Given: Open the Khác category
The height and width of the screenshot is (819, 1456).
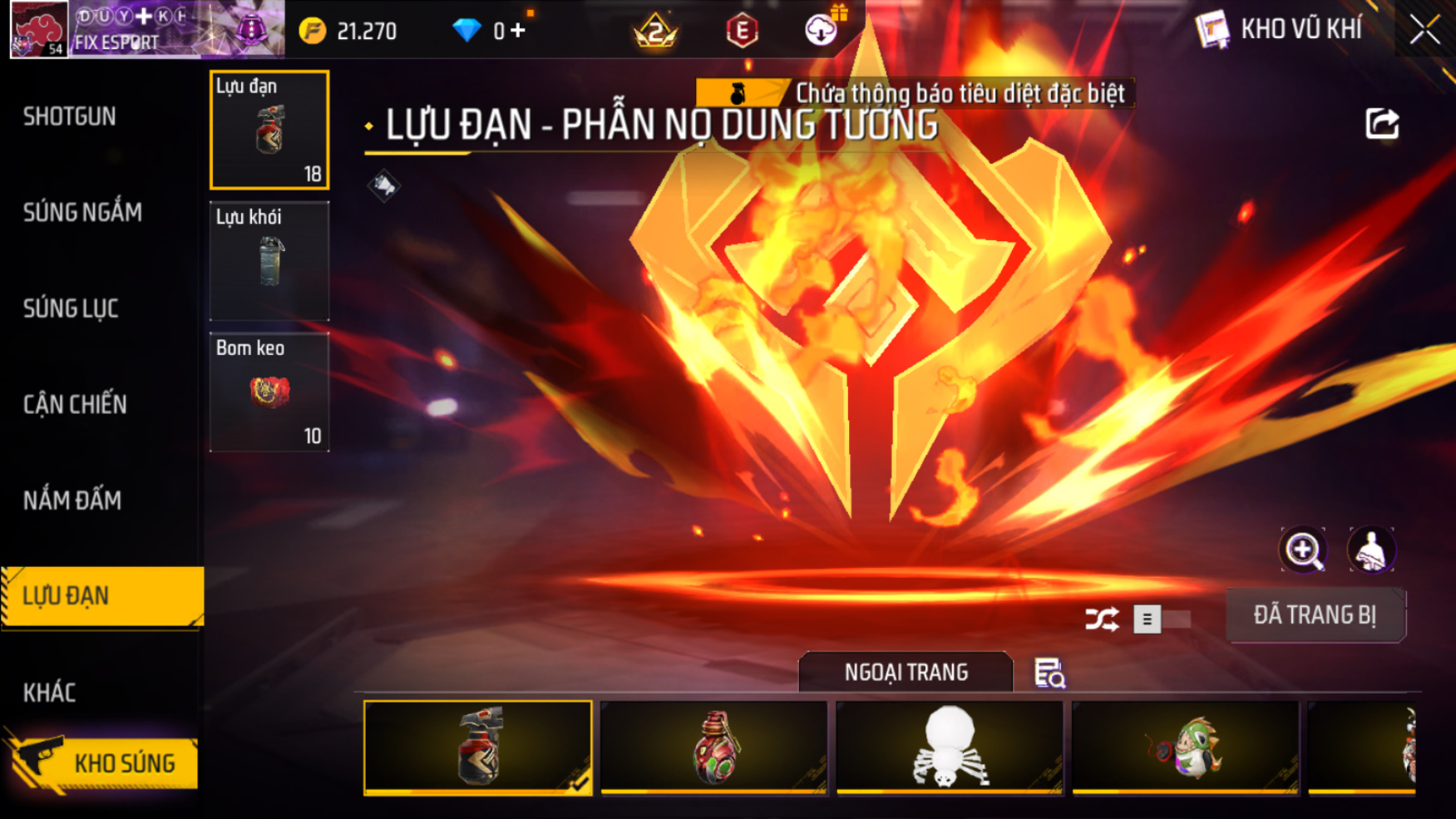Looking at the screenshot, I should click(x=49, y=693).
